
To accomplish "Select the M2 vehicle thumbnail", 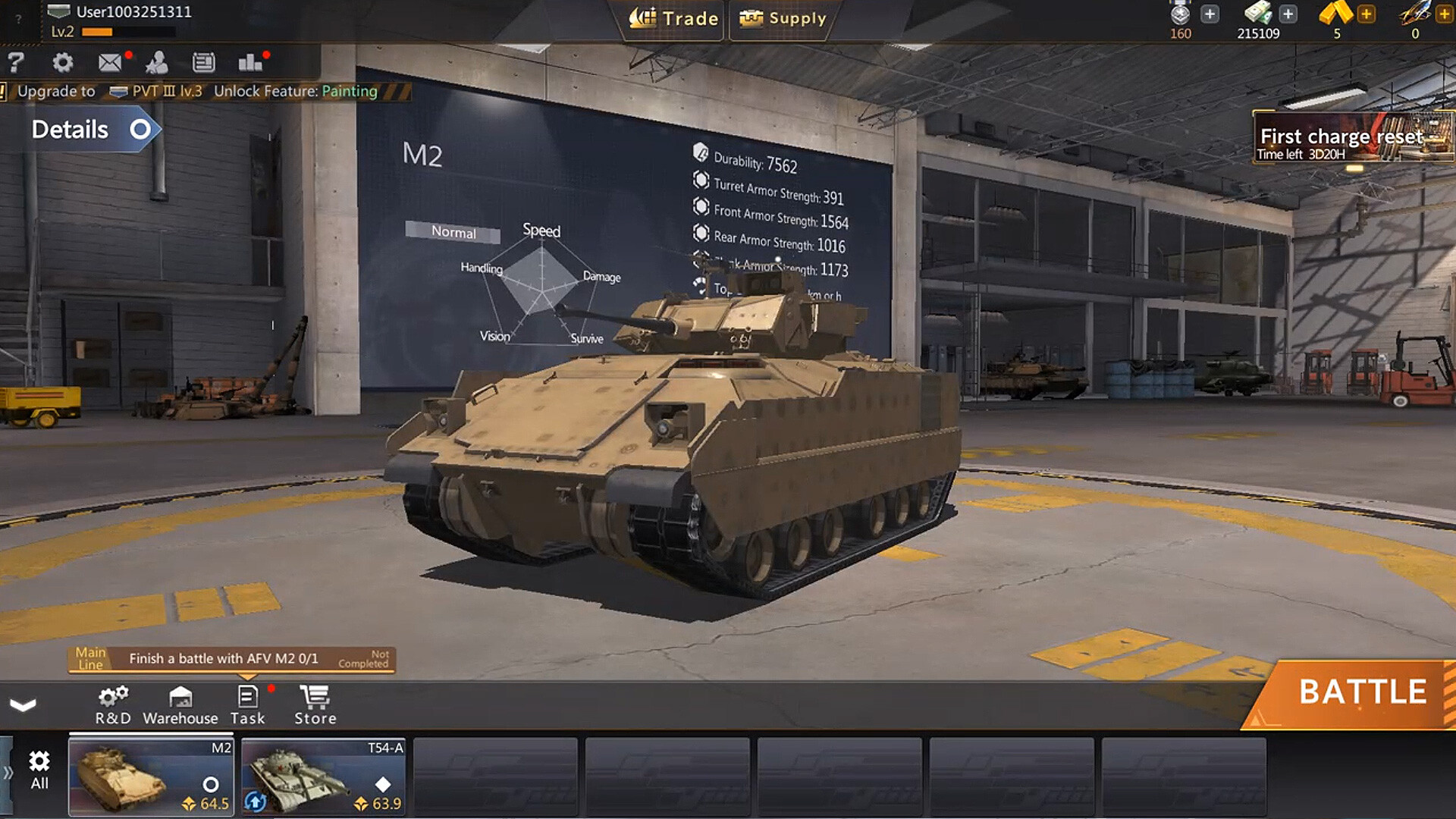I will (x=150, y=776).
